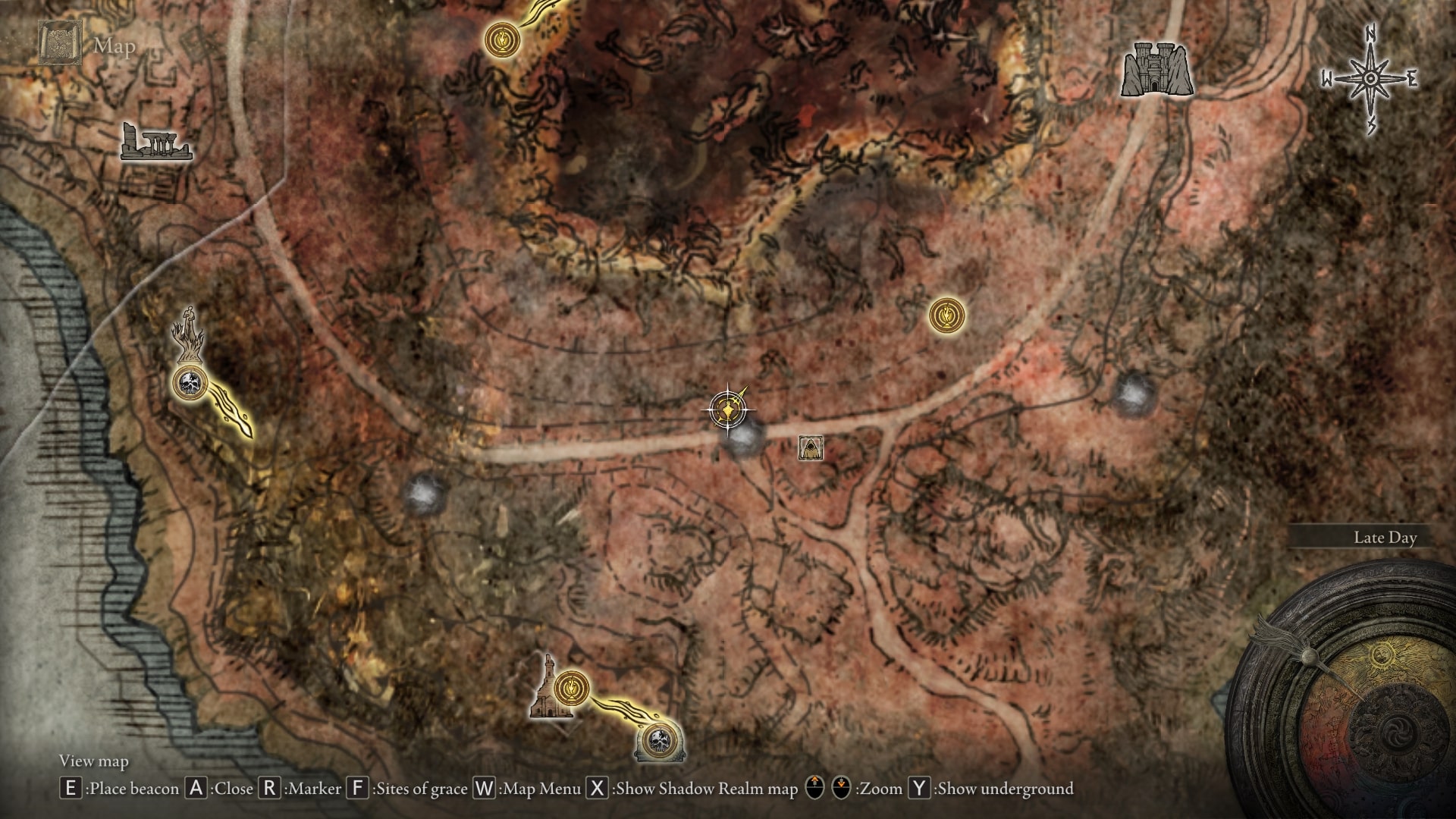Select the burning statue landmark icon
The image size is (1456, 819).
click(x=189, y=335)
